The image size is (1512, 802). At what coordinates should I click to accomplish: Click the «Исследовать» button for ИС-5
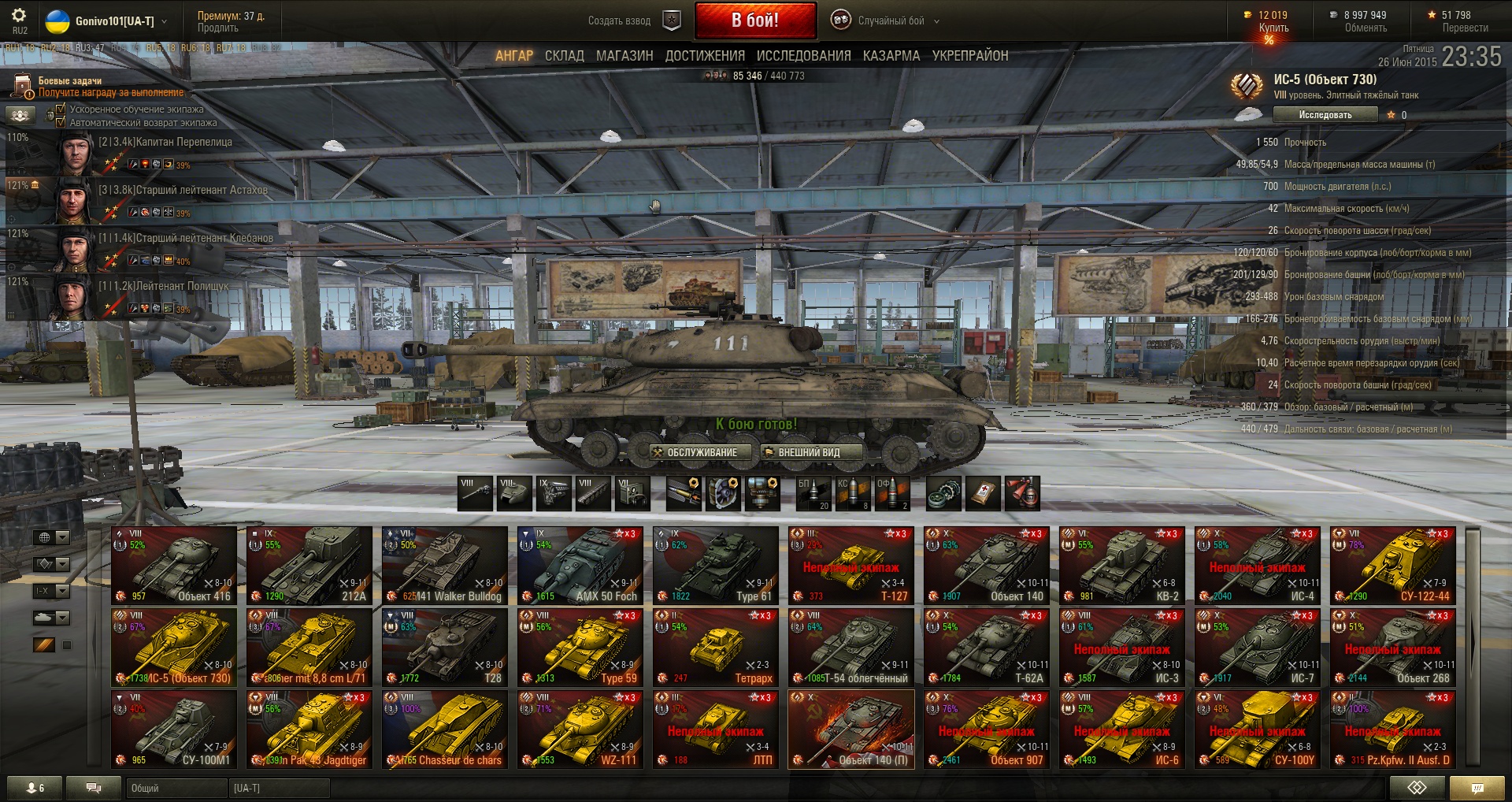point(1325,115)
